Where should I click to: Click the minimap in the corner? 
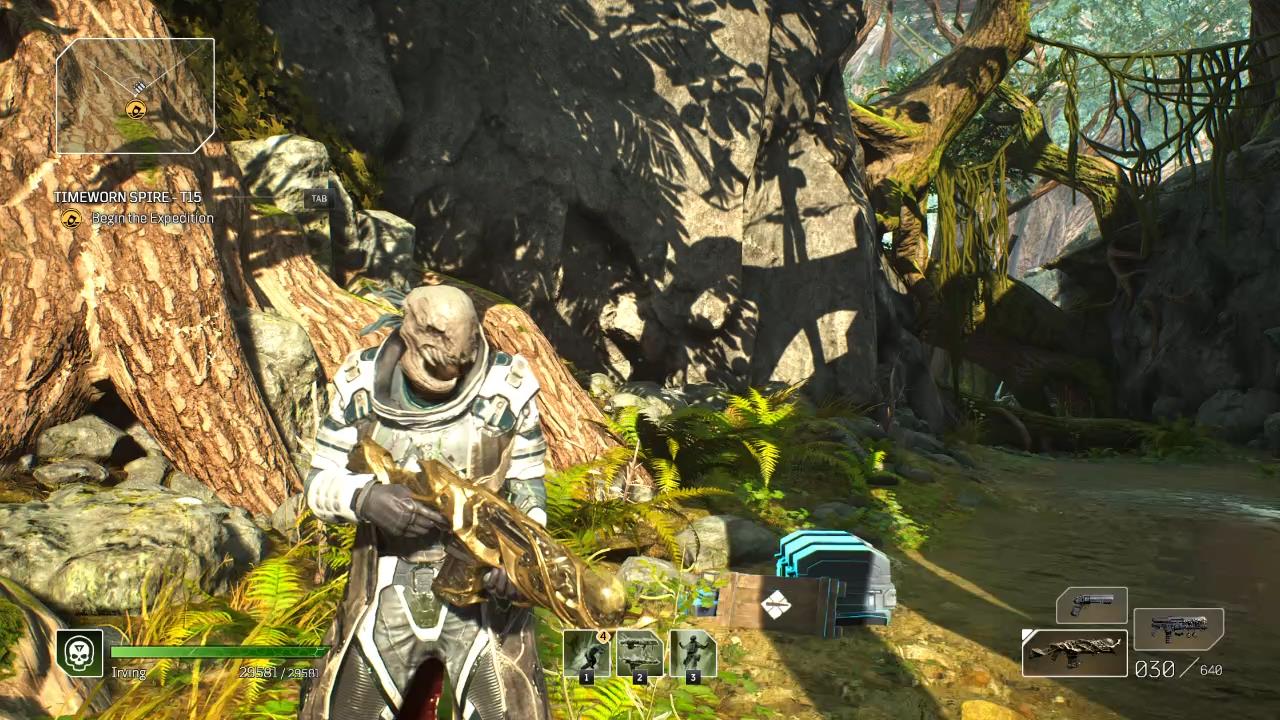[x=135, y=96]
